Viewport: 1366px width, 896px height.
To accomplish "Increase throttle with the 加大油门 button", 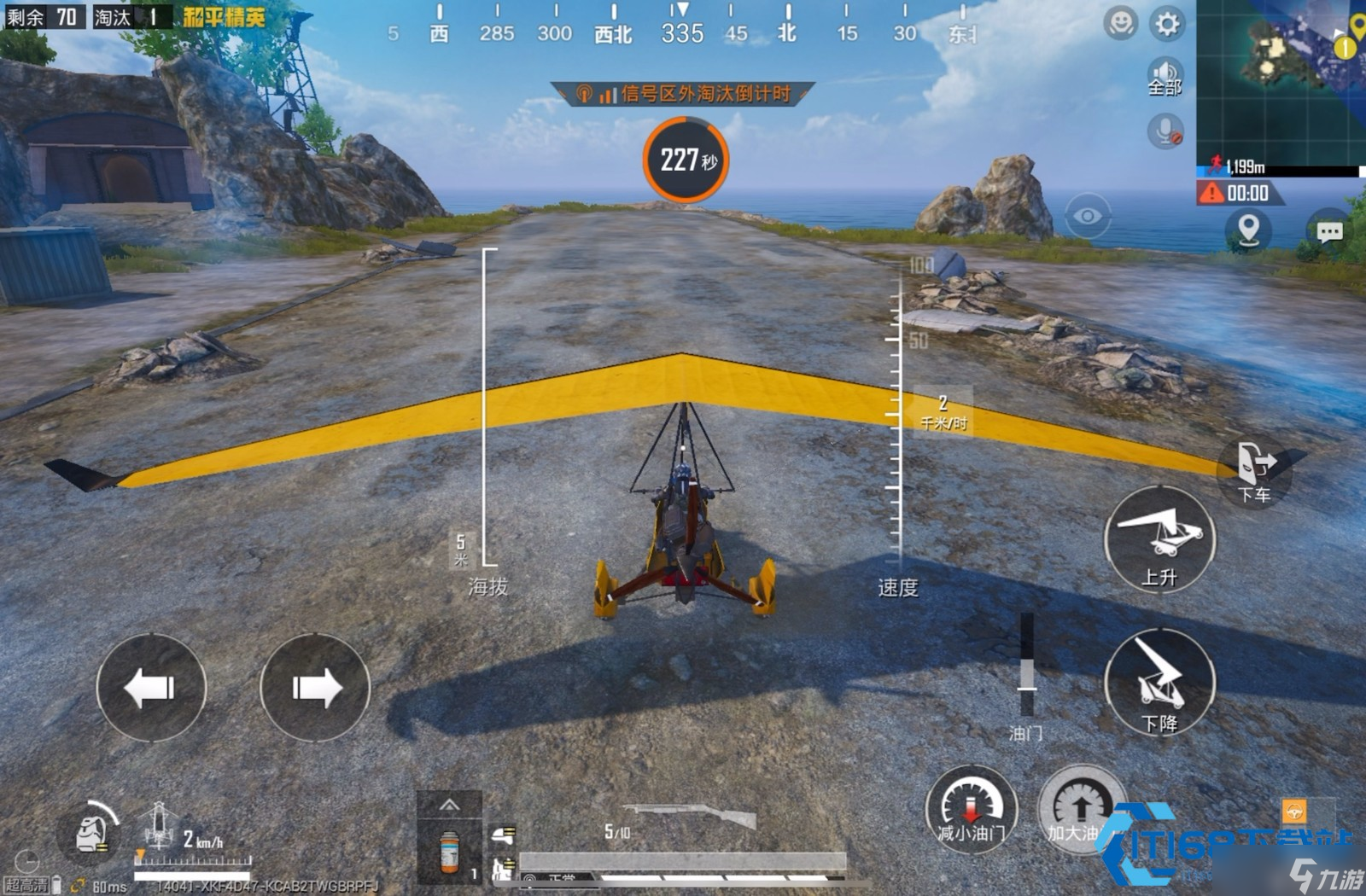I will click(1079, 810).
